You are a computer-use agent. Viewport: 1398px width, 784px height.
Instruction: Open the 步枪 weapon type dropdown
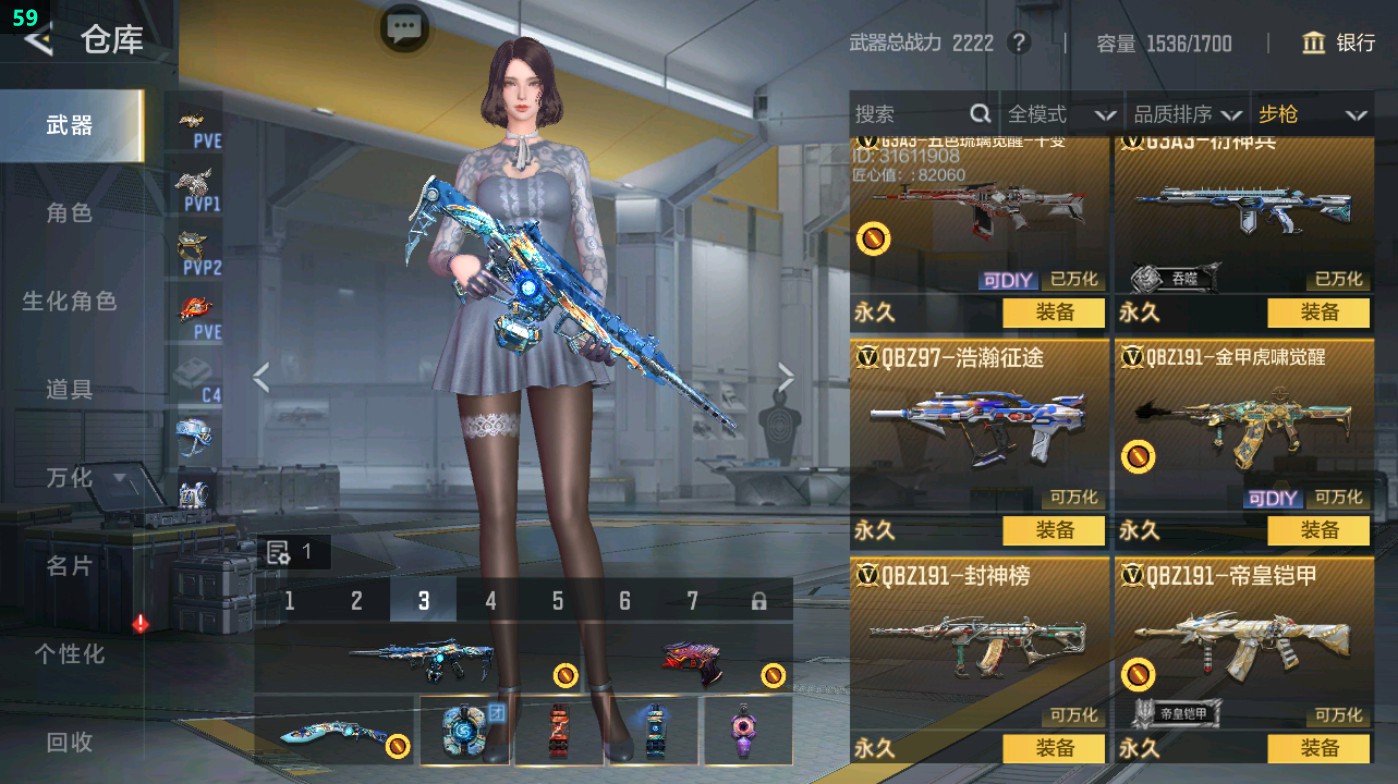click(x=1311, y=115)
